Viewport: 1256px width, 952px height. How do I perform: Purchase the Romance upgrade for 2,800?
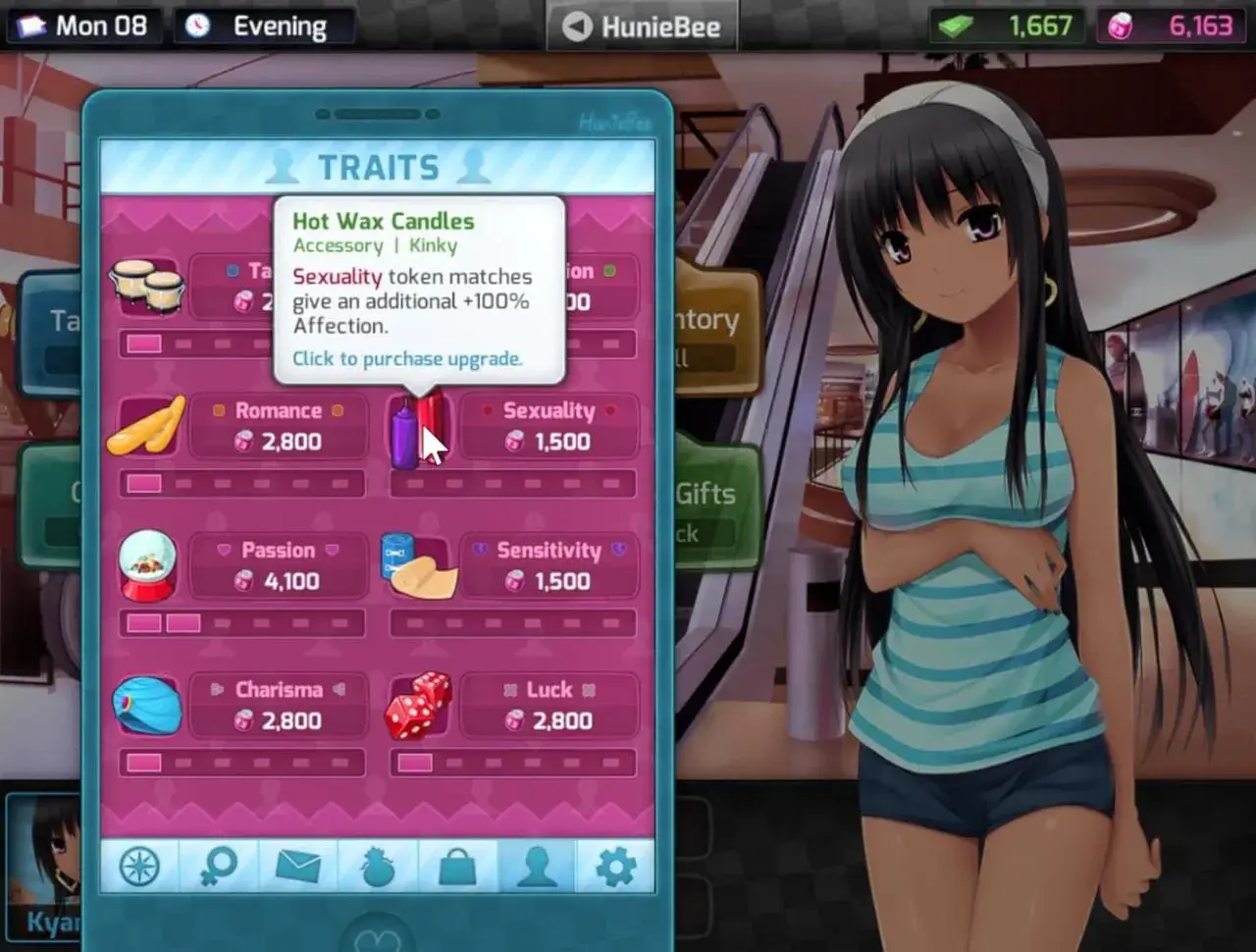coord(278,426)
